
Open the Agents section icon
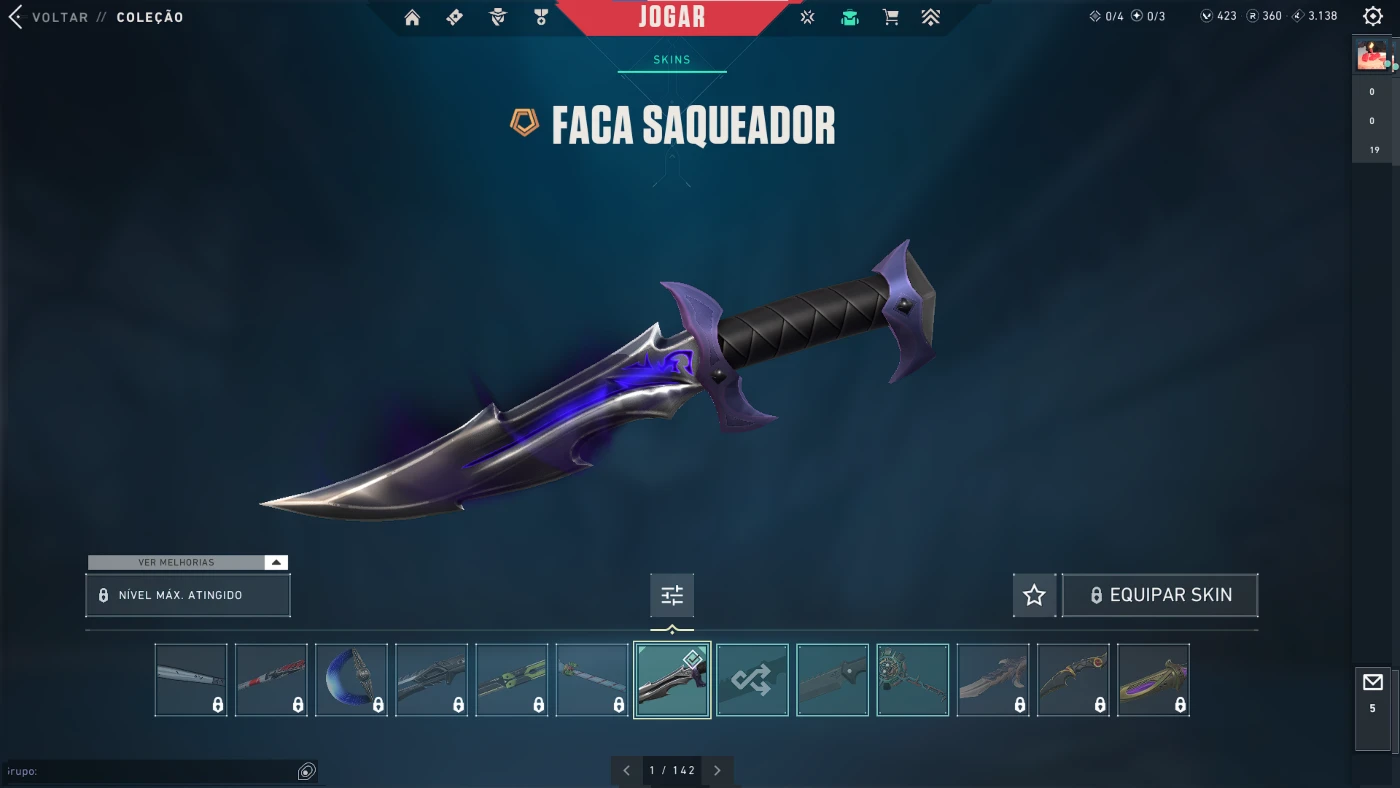pos(497,17)
